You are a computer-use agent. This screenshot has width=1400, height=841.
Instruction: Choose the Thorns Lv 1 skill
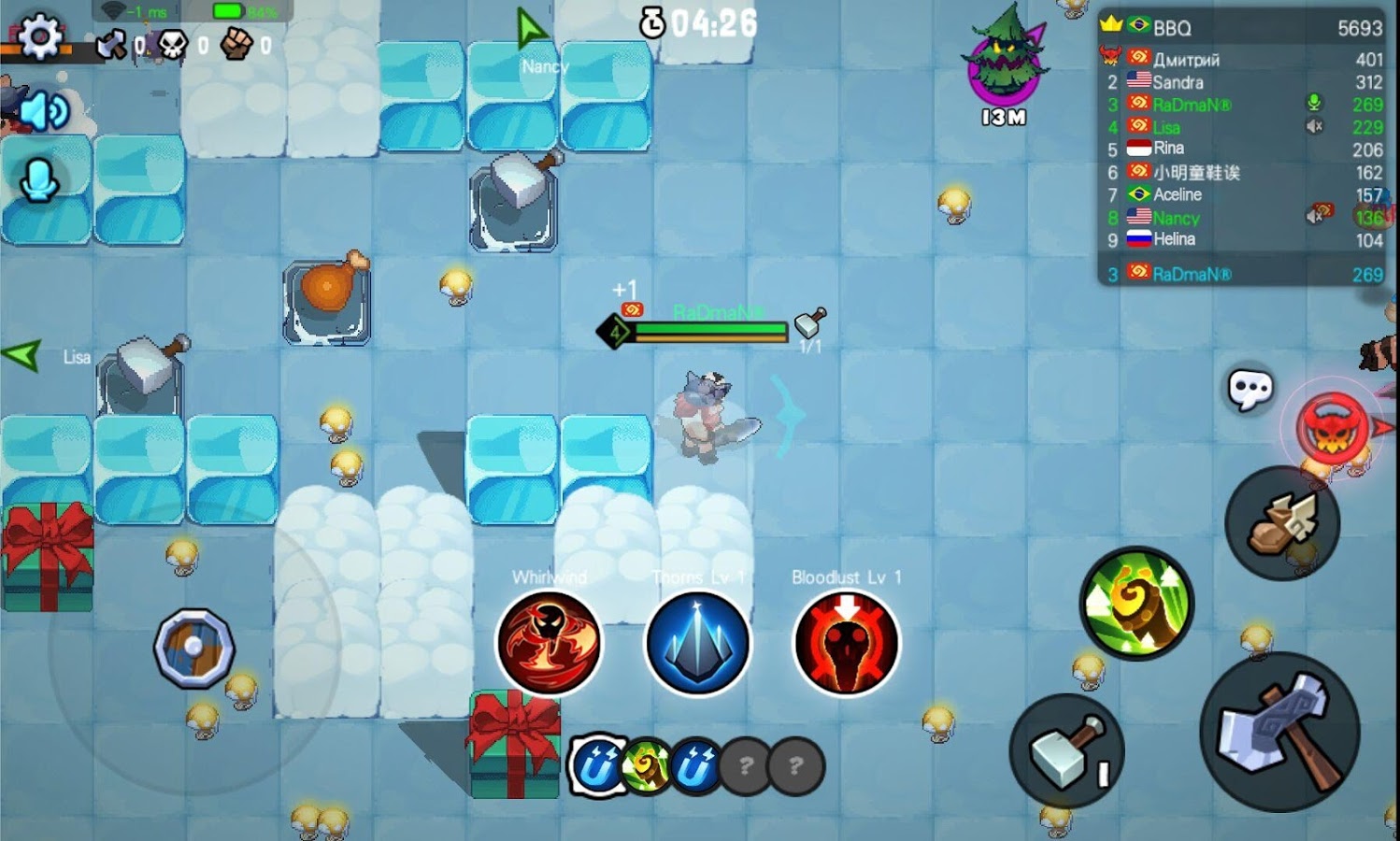[697, 643]
